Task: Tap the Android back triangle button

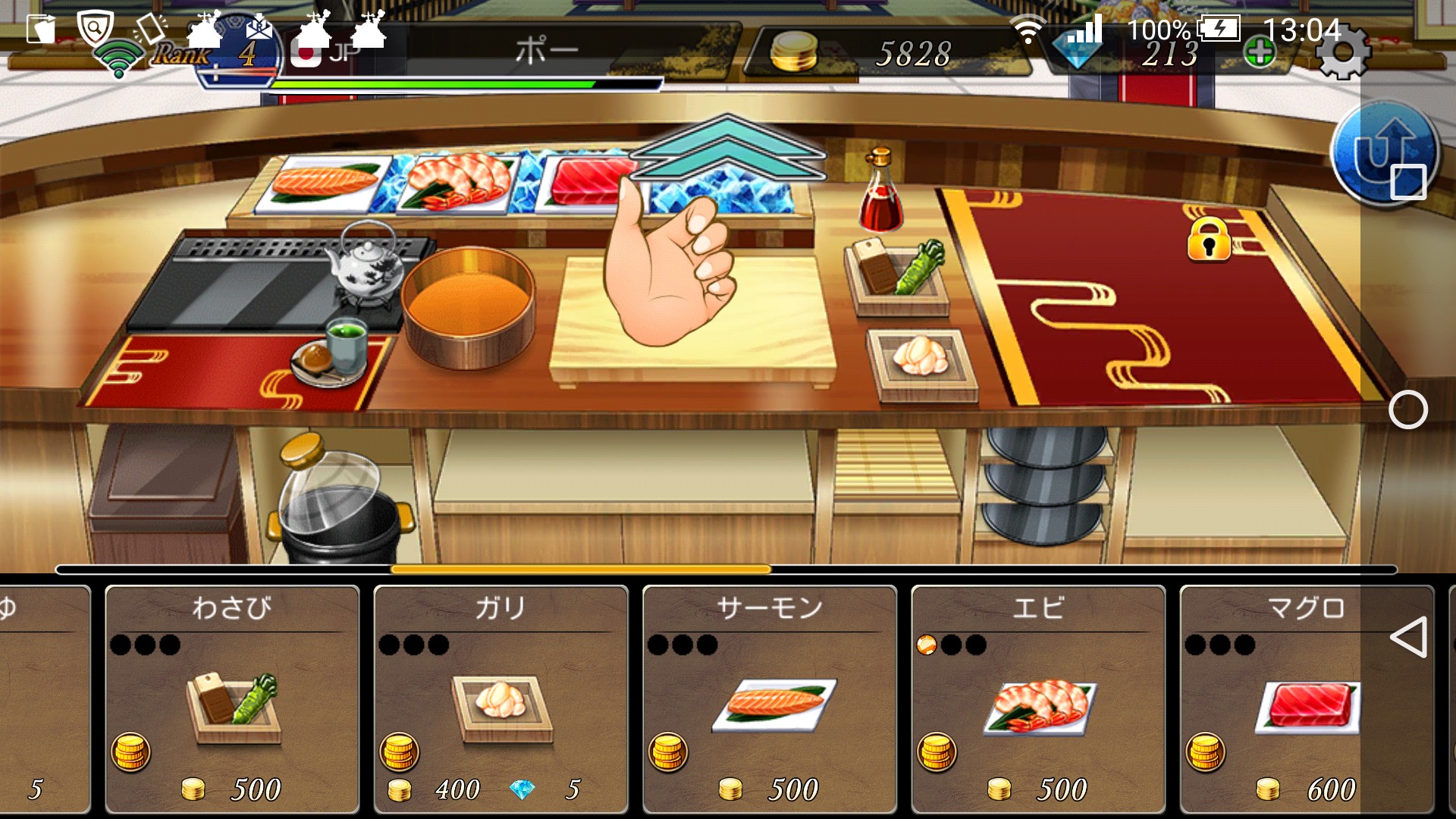Action: click(x=1408, y=637)
